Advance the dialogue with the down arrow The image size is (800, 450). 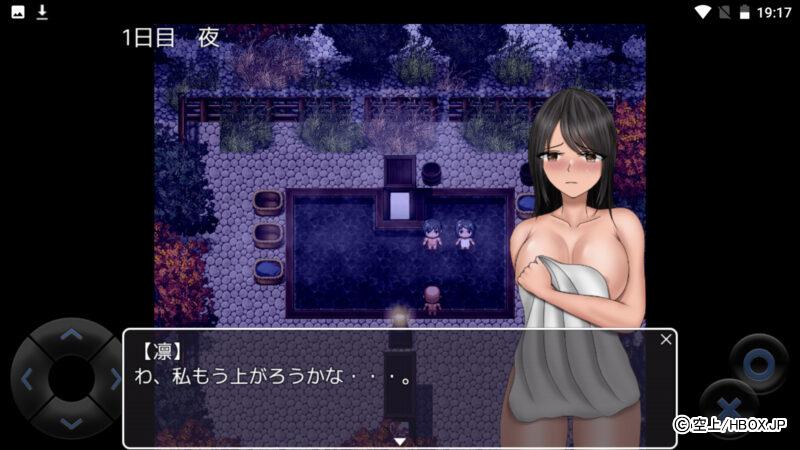click(400, 441)
